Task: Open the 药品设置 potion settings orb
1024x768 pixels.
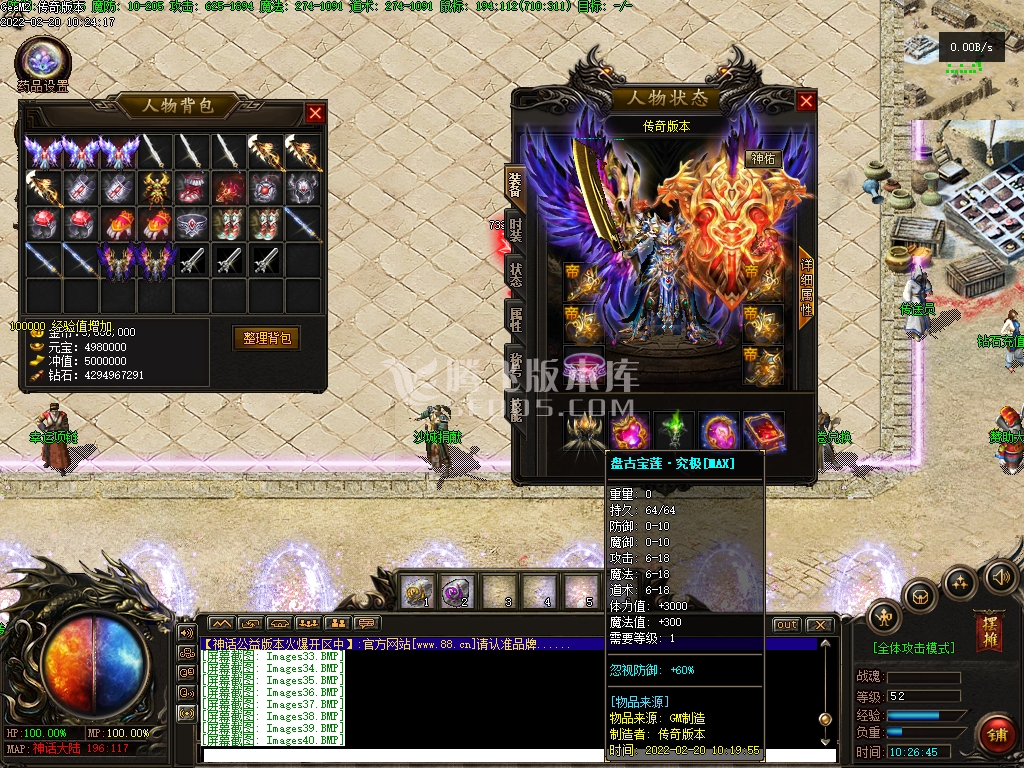Action: click(42, 60)
